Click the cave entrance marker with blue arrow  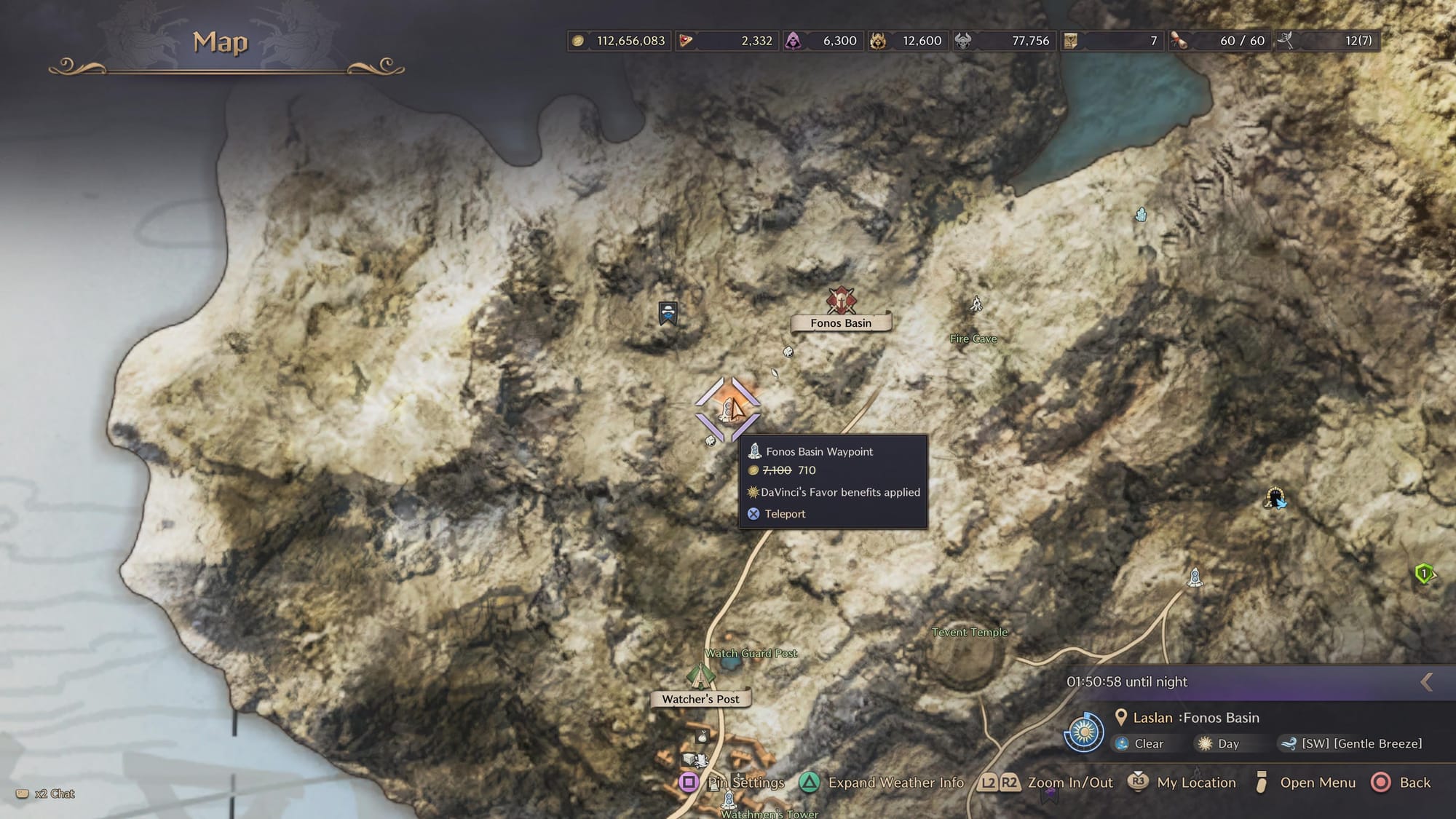tap(1275, 498)
